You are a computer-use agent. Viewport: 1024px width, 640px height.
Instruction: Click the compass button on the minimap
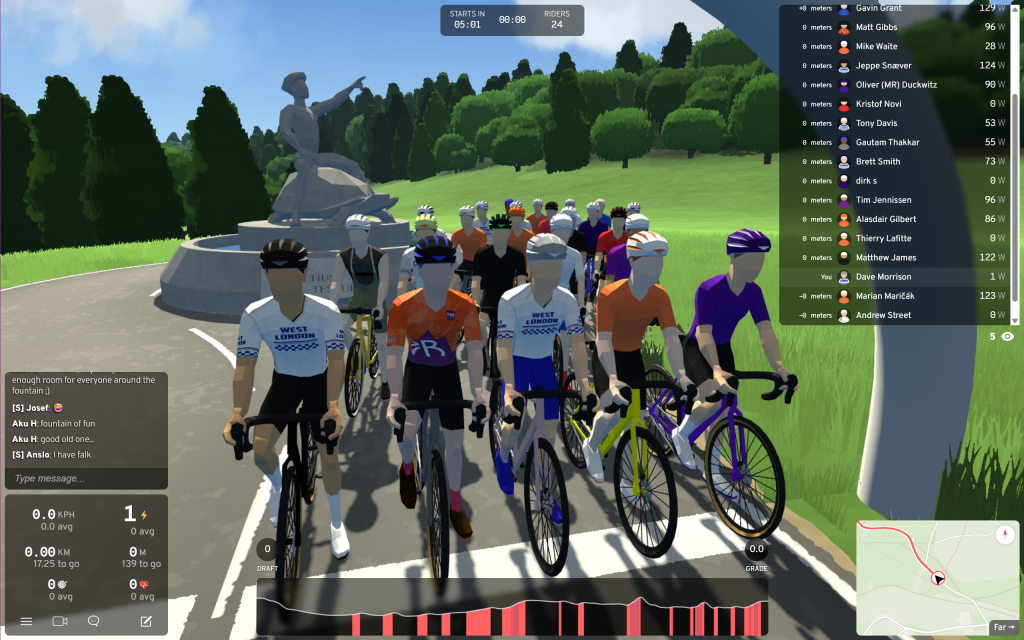1005,535
